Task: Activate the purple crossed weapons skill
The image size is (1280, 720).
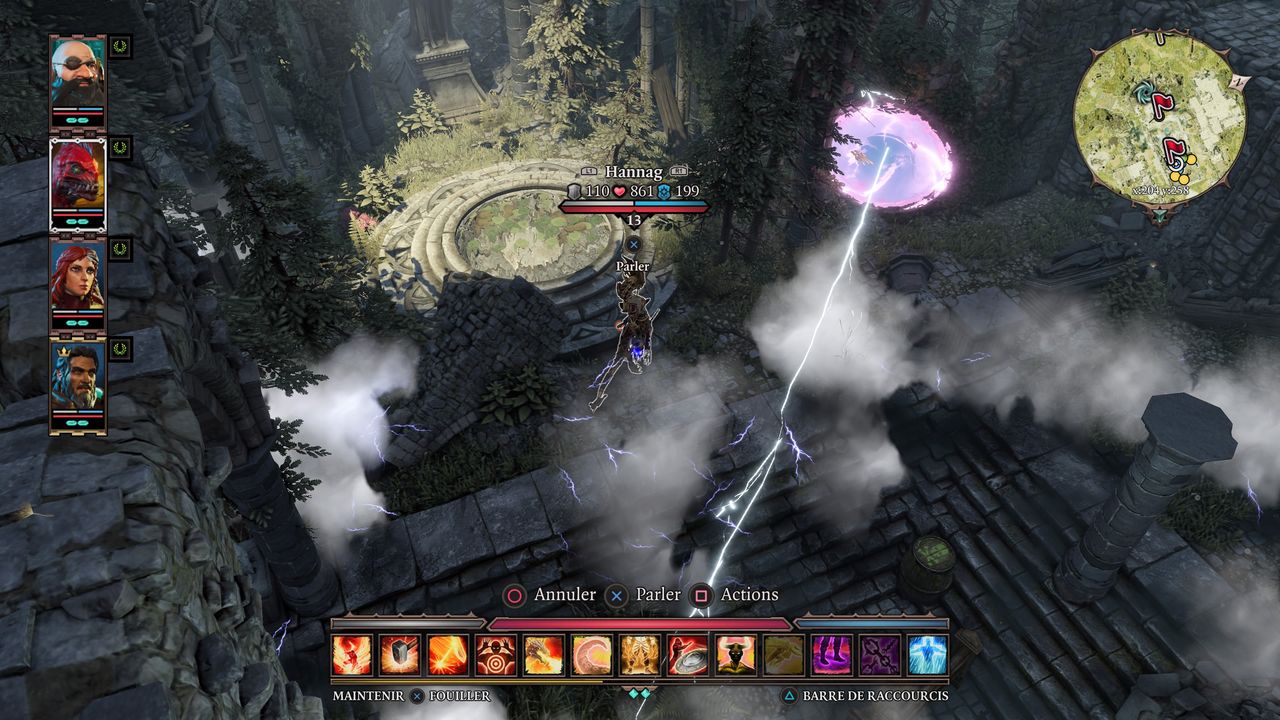Action: (880, 655)
